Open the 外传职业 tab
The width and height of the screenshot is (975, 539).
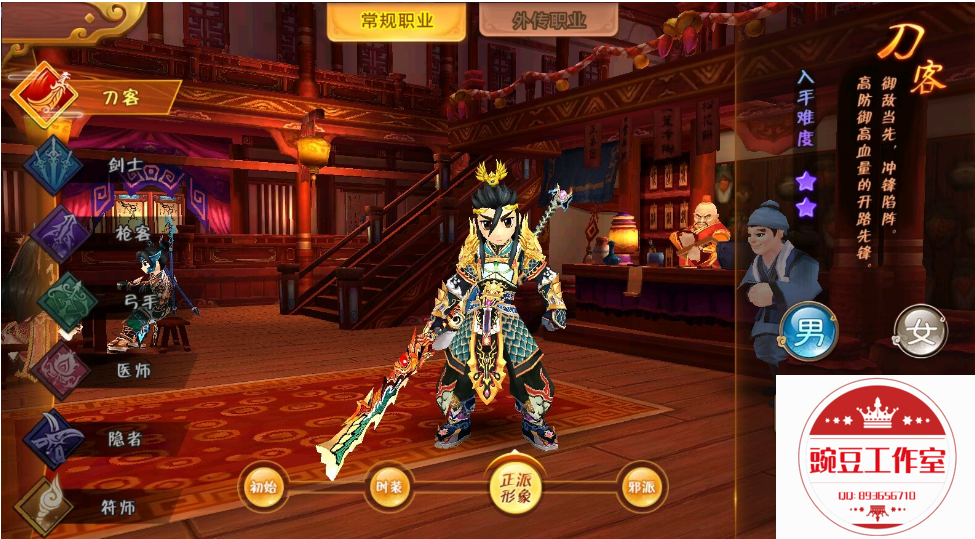548,22
